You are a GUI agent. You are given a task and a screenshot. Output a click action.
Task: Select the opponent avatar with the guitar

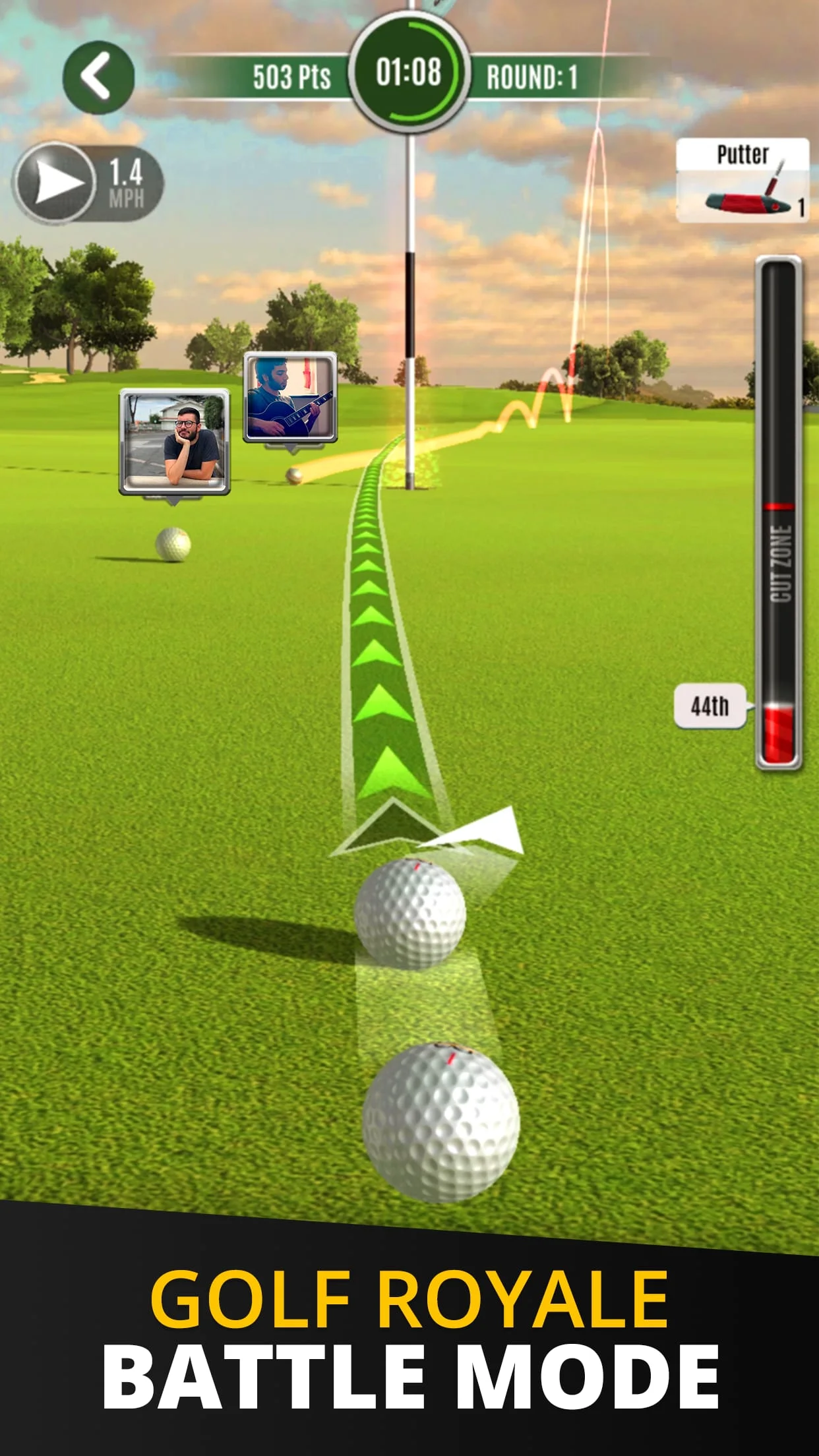tap(290, 397)
